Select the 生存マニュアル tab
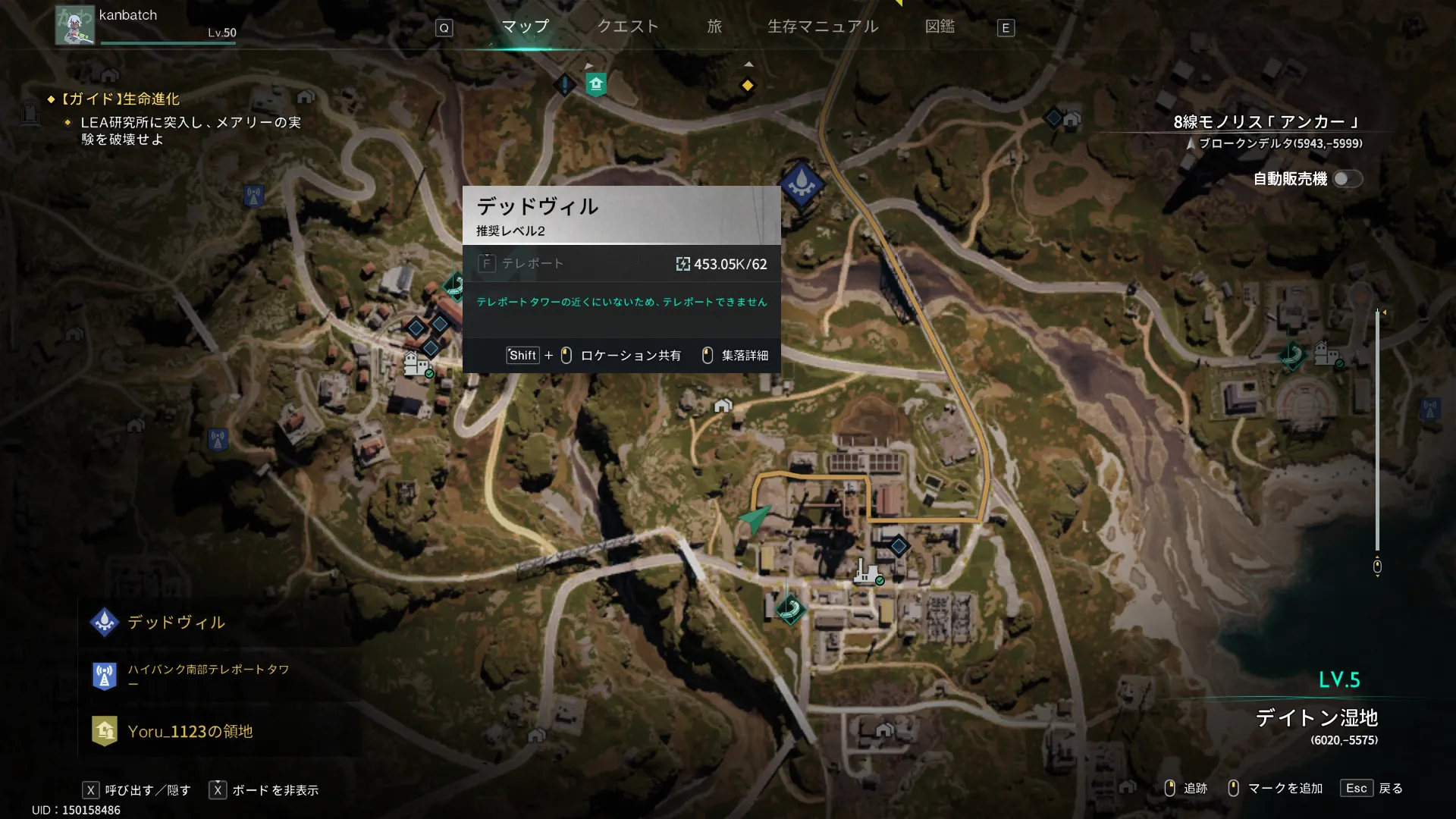The height and width of the screenshot is (819, 1456). 823,27
